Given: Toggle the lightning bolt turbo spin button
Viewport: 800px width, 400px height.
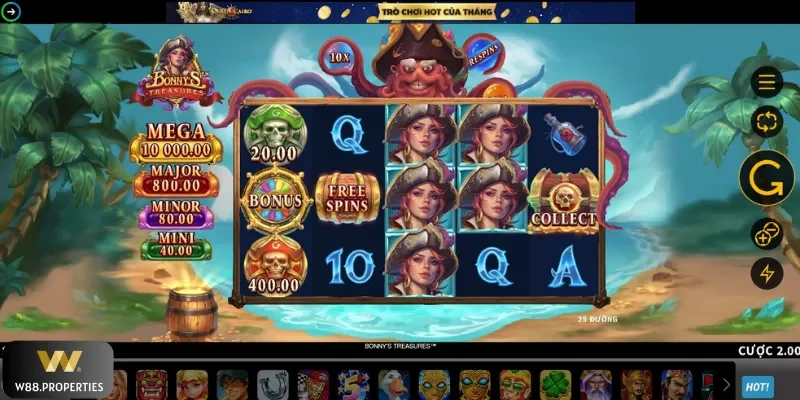Looking at the screenshot, I should (x=767, y=273).
